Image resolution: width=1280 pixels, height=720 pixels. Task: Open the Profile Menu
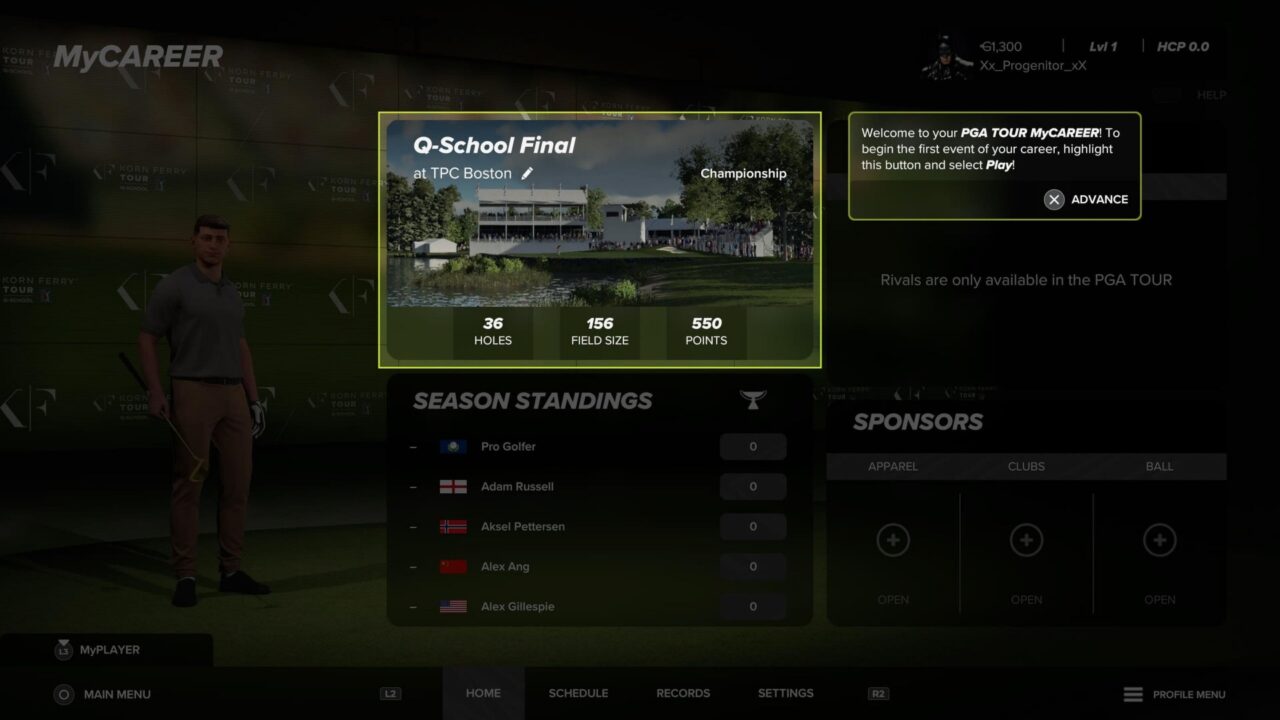pyautogui.click(x=1174, y=694)
